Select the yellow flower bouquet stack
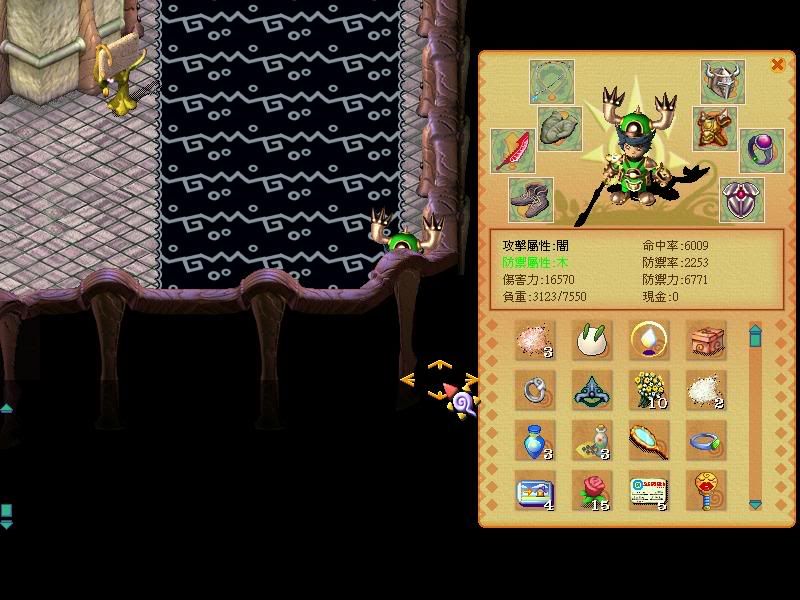The image size is (800, 600). pyautogui.click(x=650, y=390)
